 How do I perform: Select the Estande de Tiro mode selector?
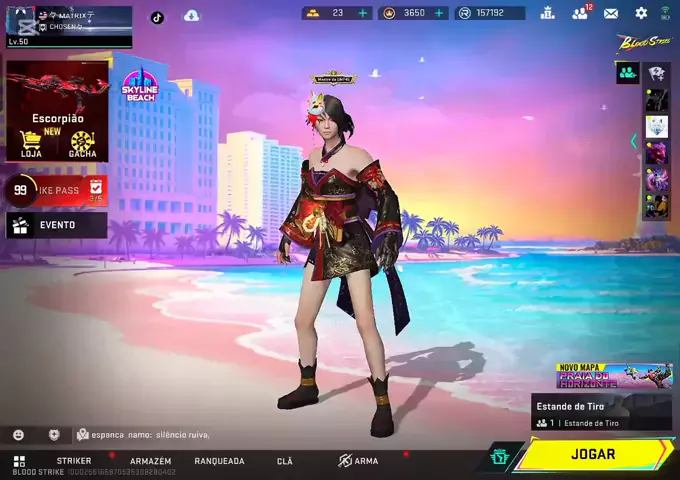(x=601, y=412)
